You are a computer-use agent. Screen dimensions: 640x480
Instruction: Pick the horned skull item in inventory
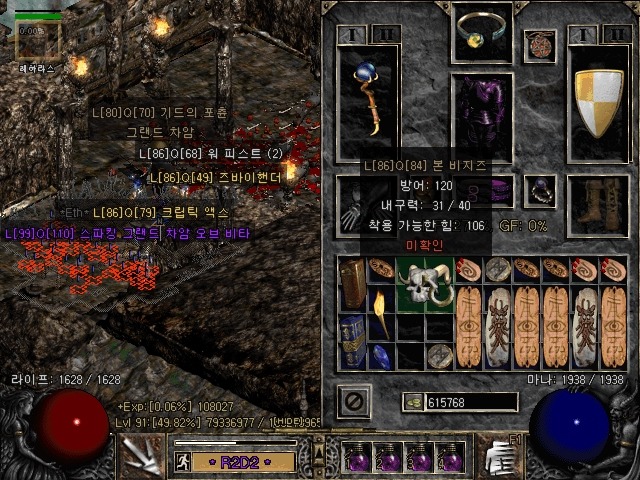(x=426, y=284)
